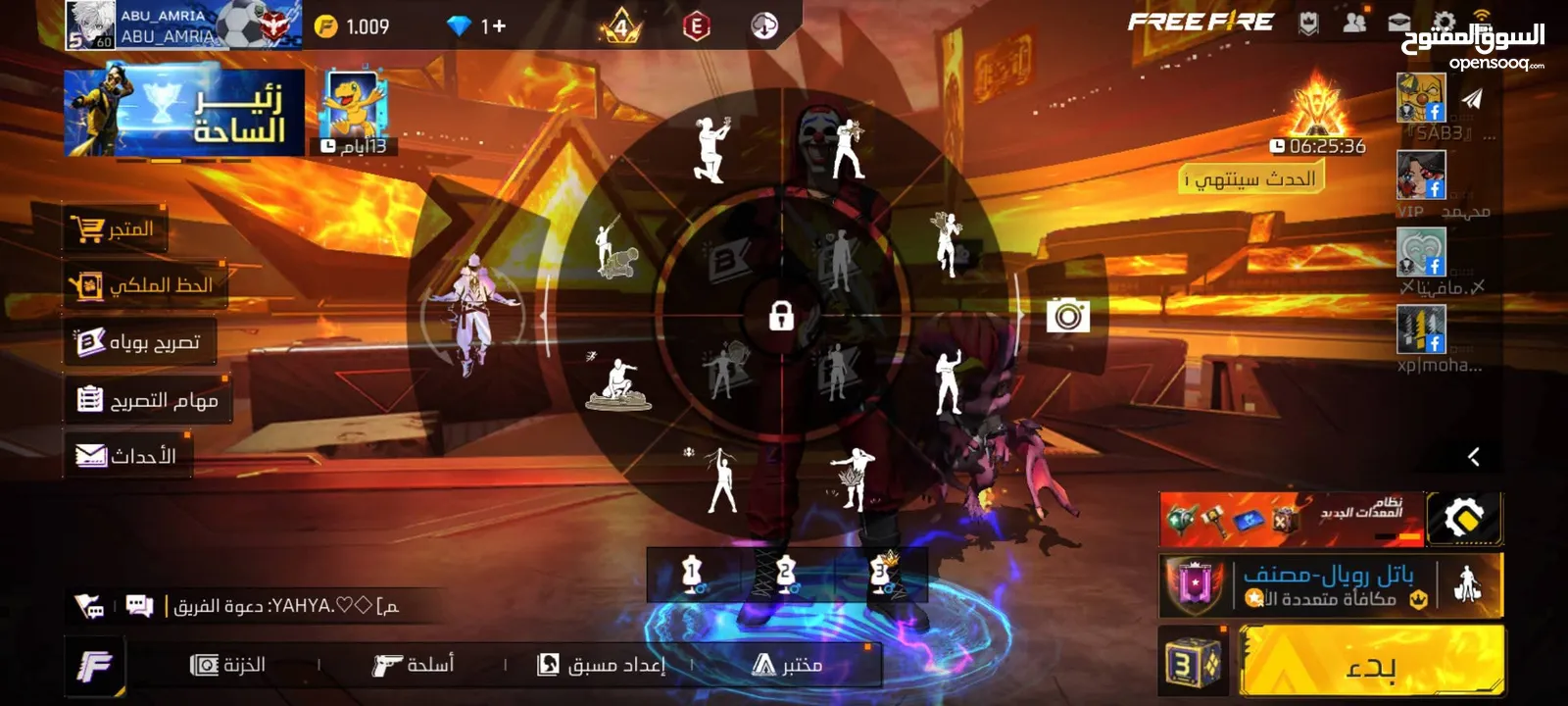Click the lock icon at wheel center
This screenshot has height=706, width=1568.
point(781,316)
